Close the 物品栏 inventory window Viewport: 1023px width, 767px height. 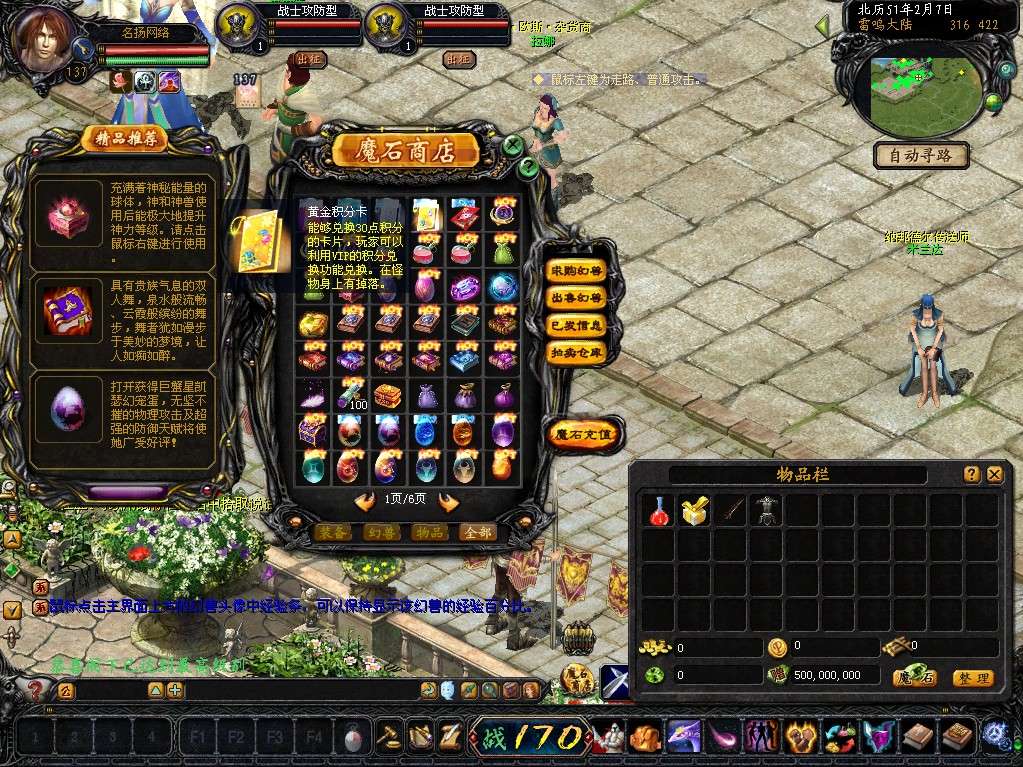coord(994,475)
